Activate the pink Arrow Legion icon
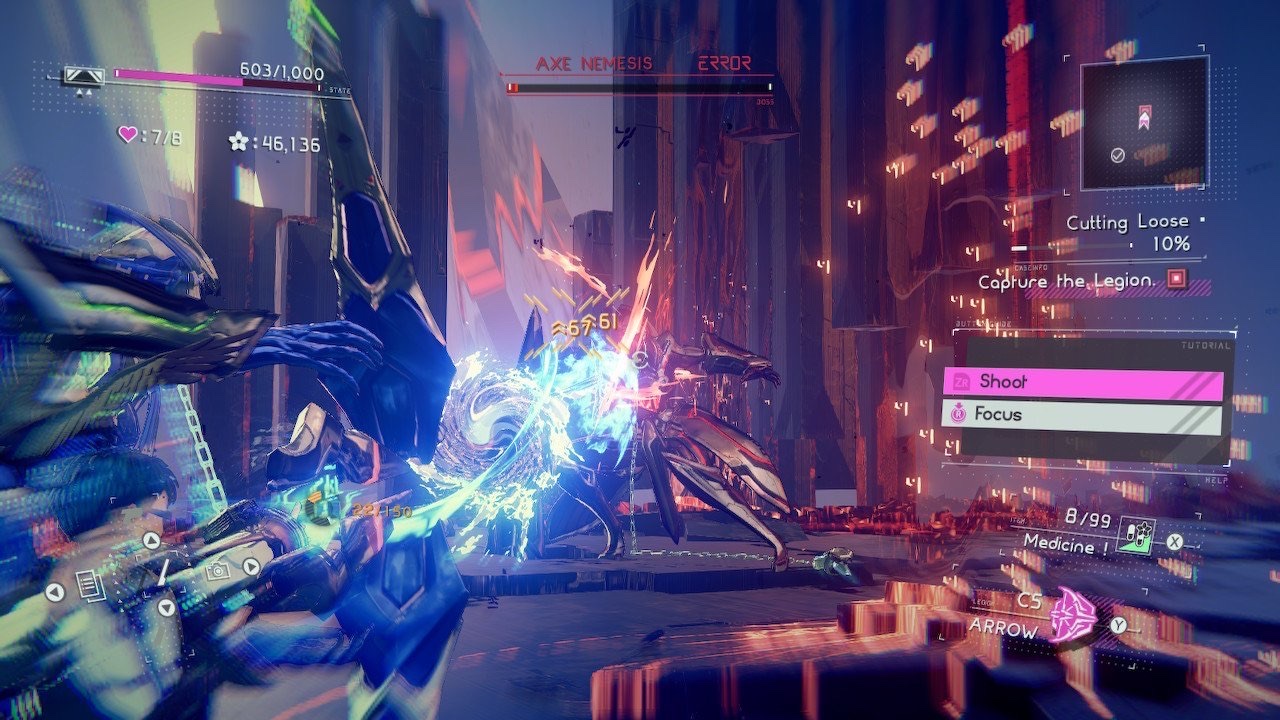Viewport: 1280px width, 720px height. pos(1071,613)
